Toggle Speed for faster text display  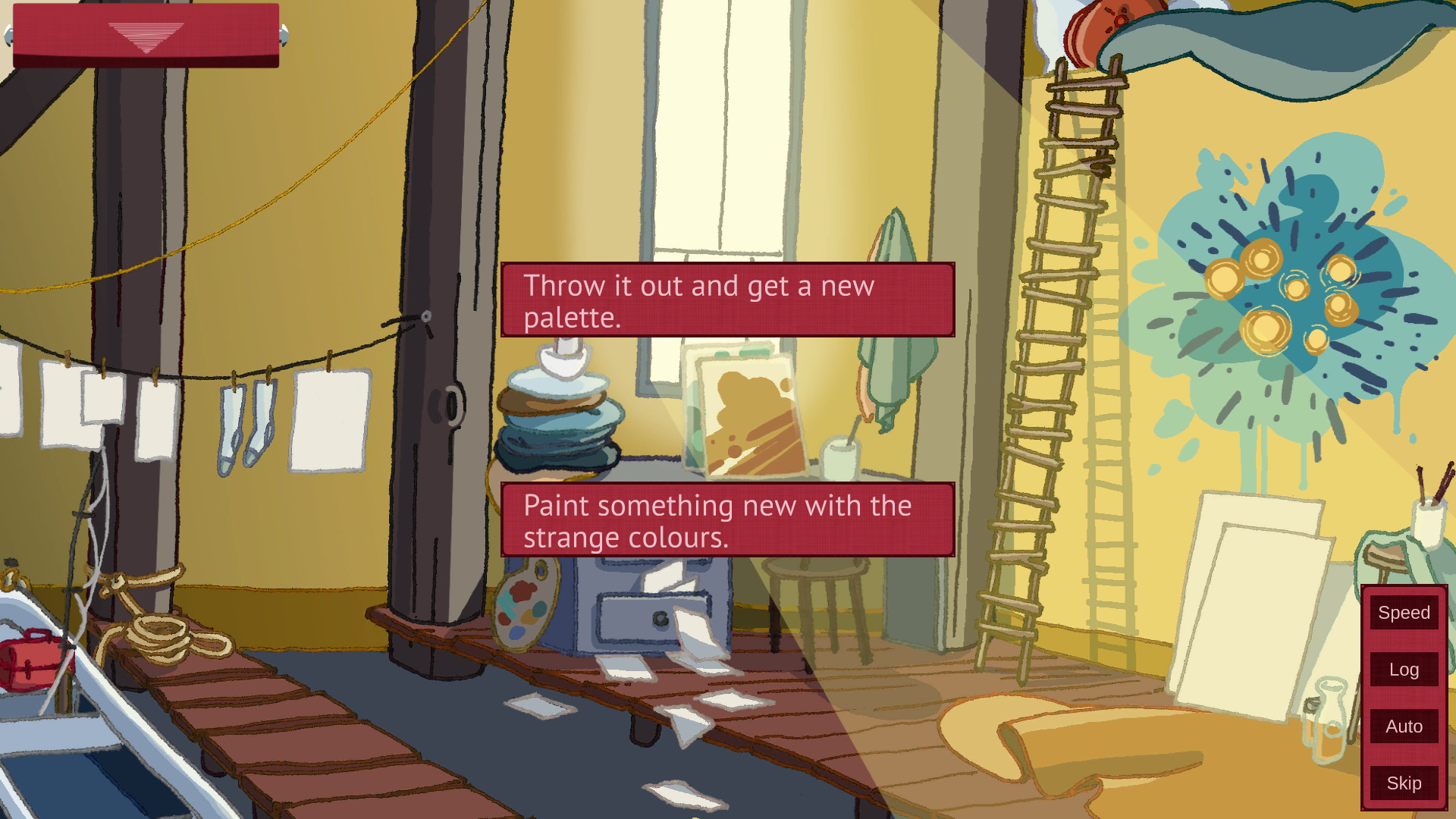click(1402, 612)
